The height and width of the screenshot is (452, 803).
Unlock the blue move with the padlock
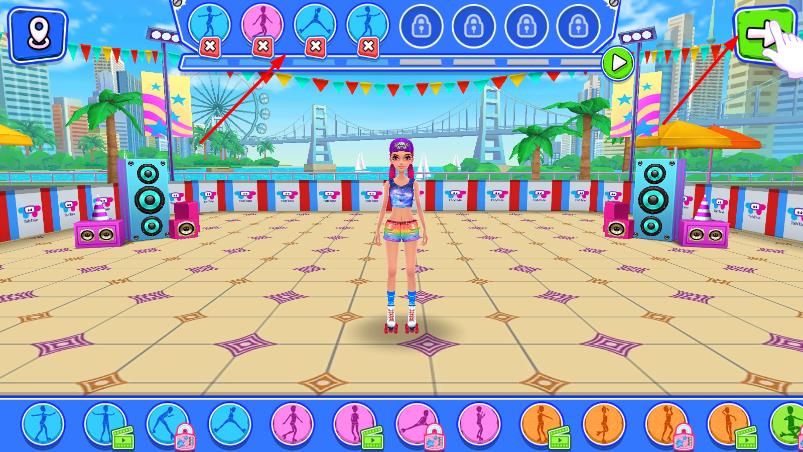167,424
